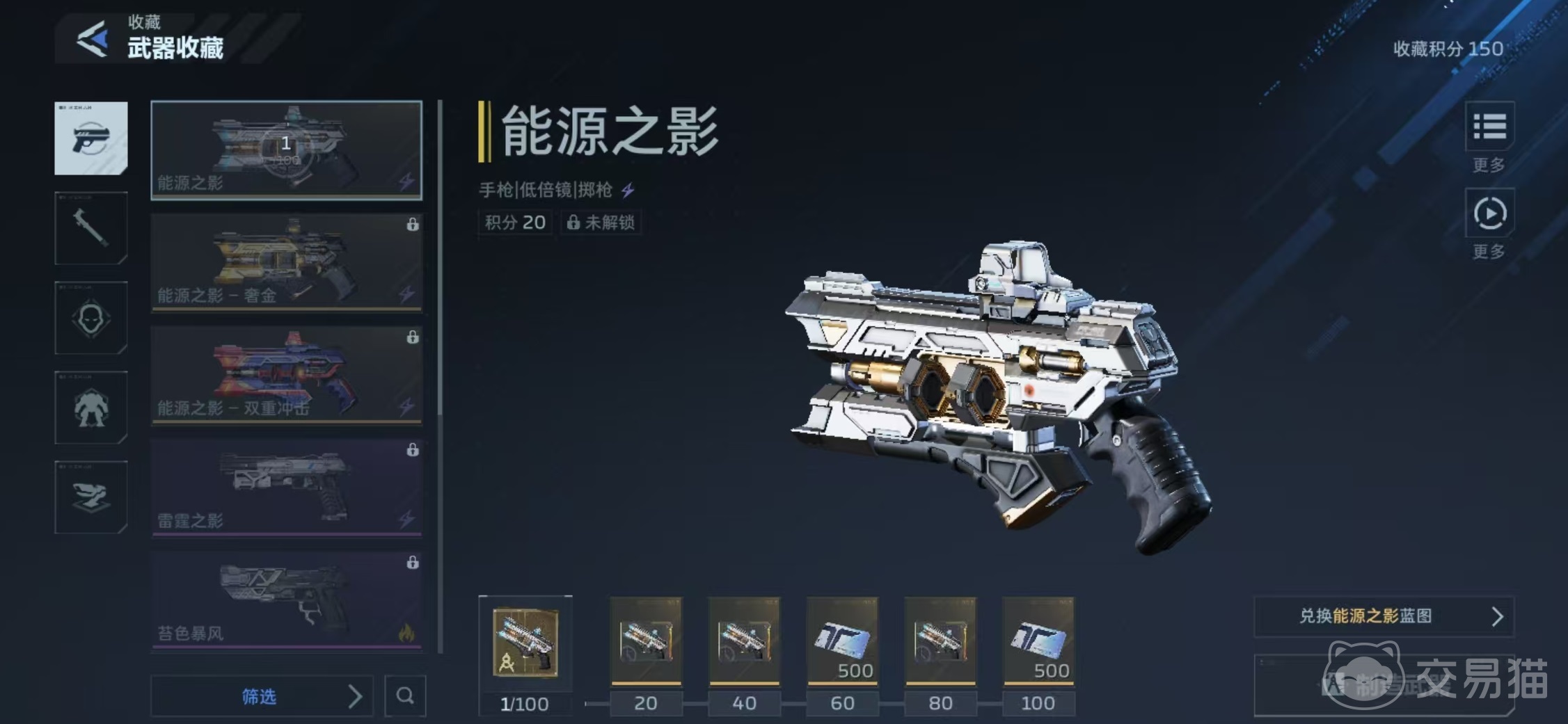This screenshot has width=1568, height=724.
Task: Open the list icon 更多 menu
Action: click(x=1489, y=128)
